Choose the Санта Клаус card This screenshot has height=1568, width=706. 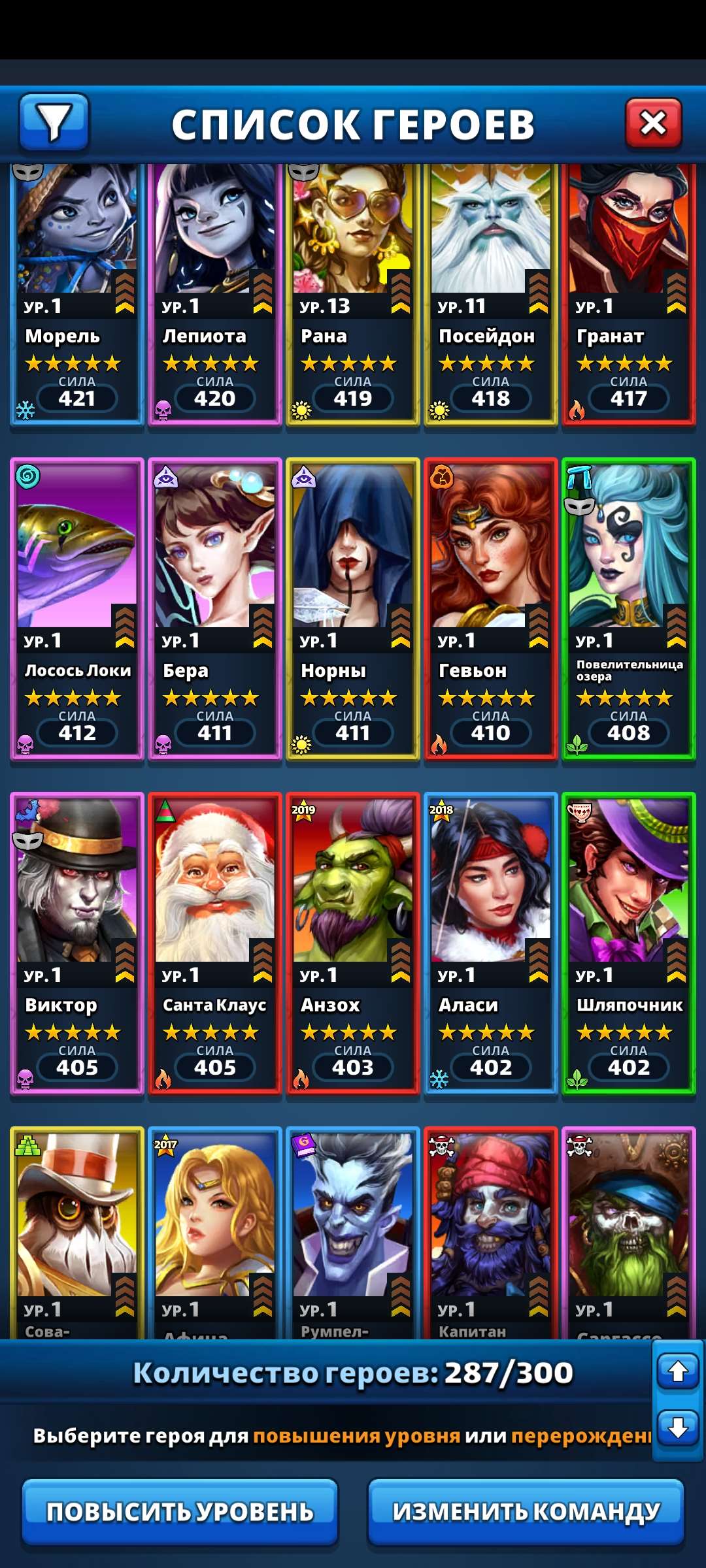pos(215,943)
